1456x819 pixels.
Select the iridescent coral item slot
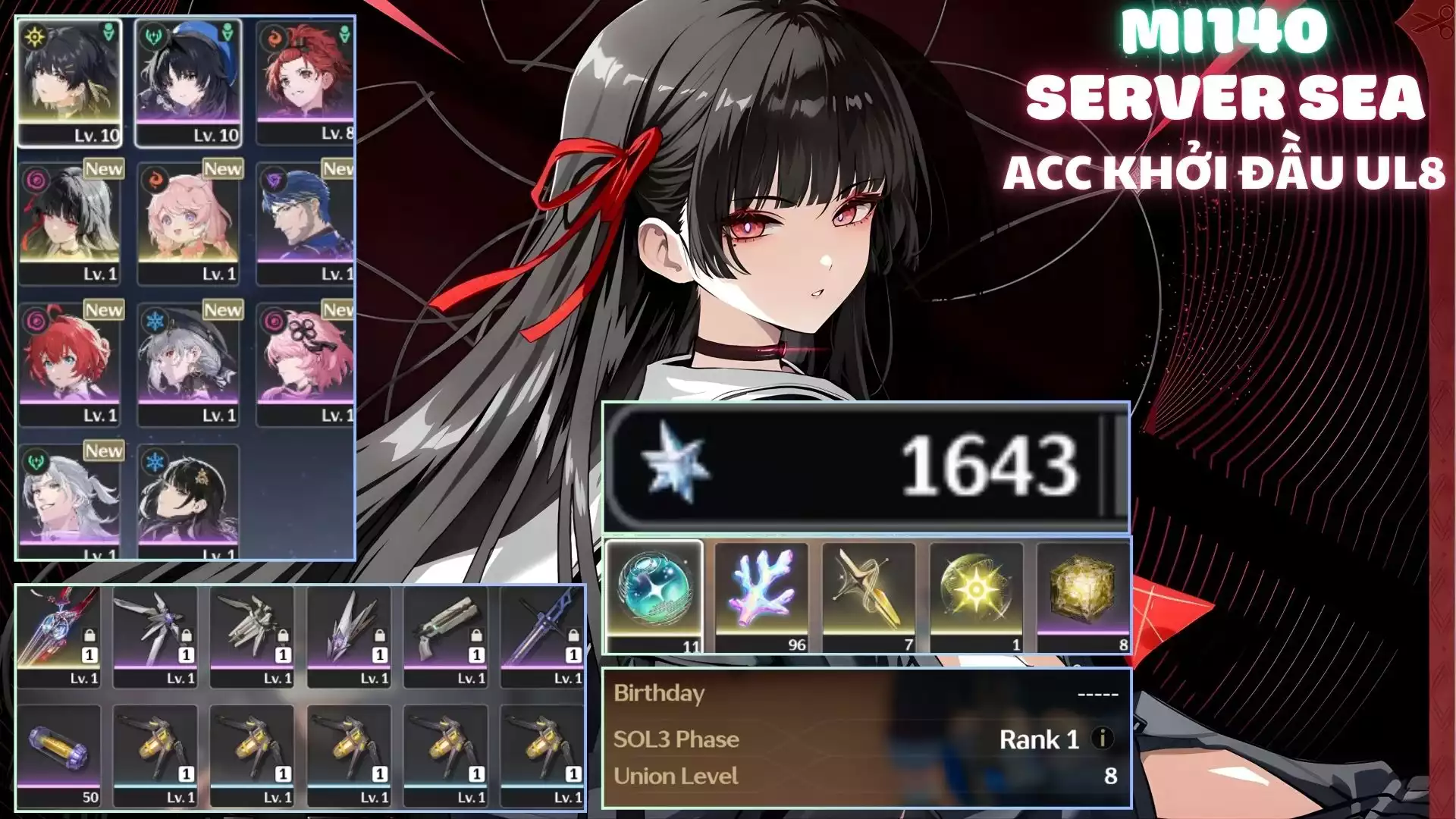tap(761, 596)
